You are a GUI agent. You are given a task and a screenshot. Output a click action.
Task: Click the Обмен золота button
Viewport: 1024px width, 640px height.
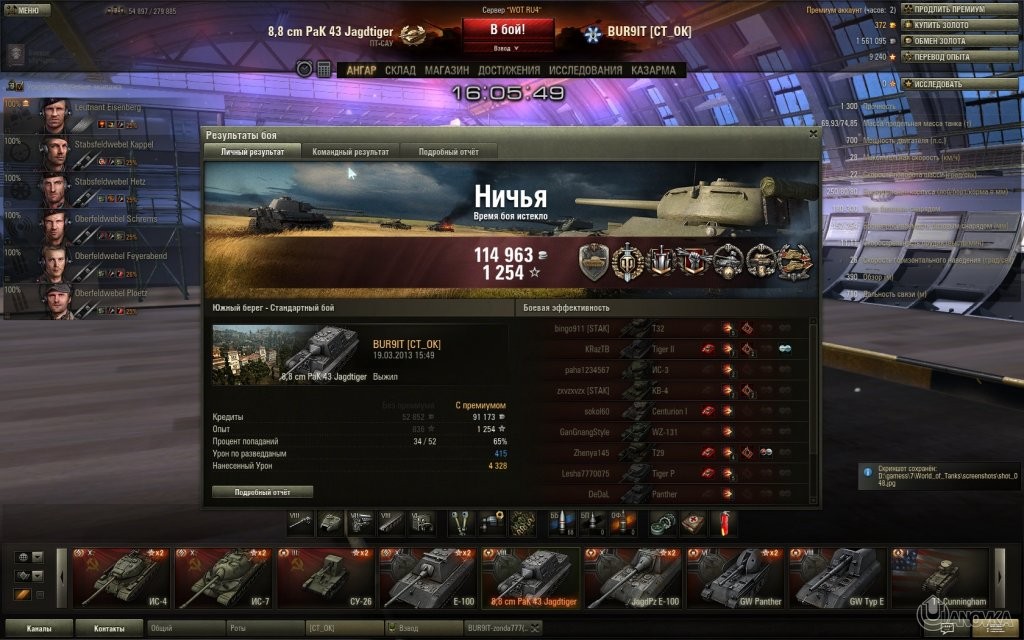click(955, 41)
